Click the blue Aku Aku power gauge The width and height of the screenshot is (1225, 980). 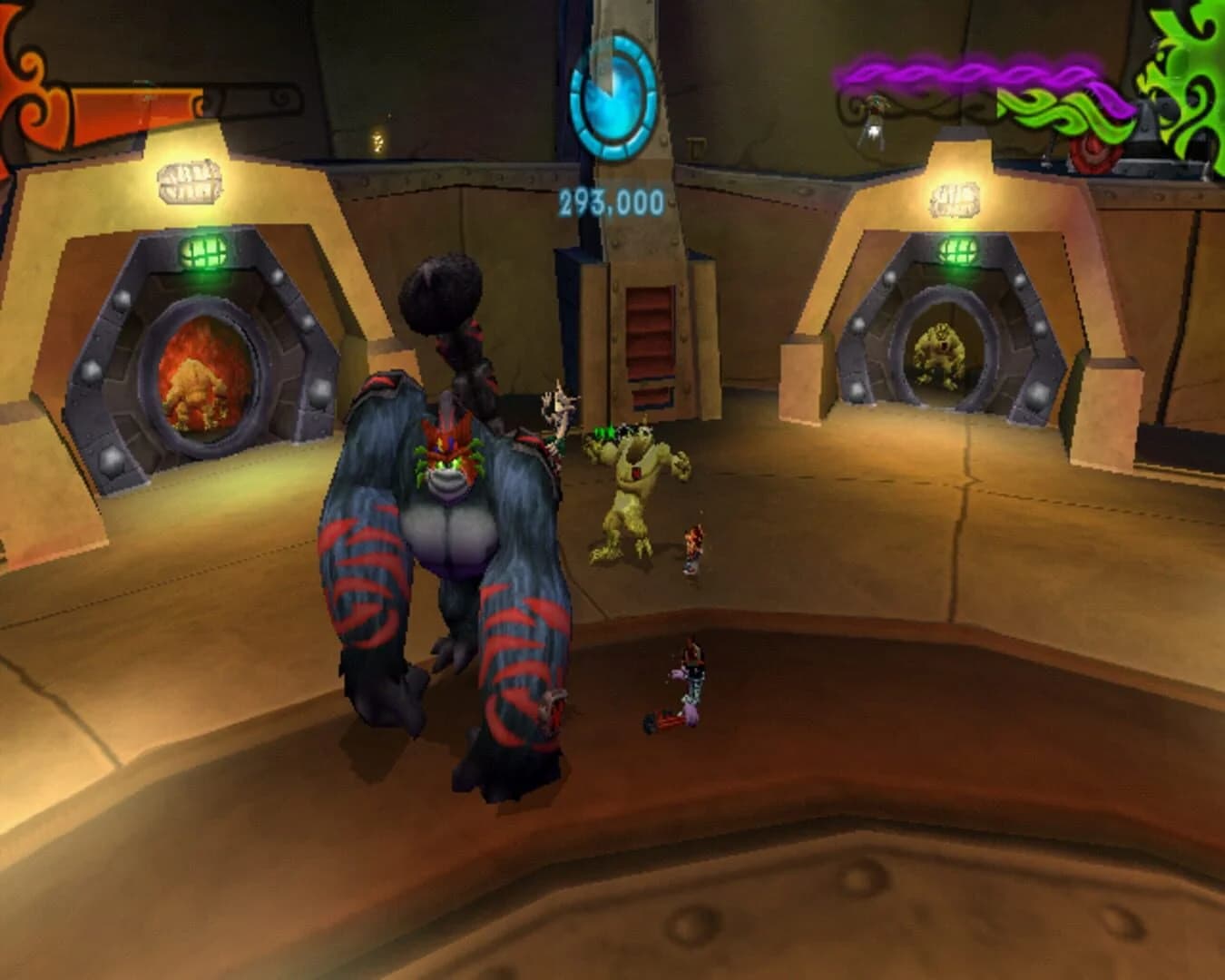(x=615, y=95)
